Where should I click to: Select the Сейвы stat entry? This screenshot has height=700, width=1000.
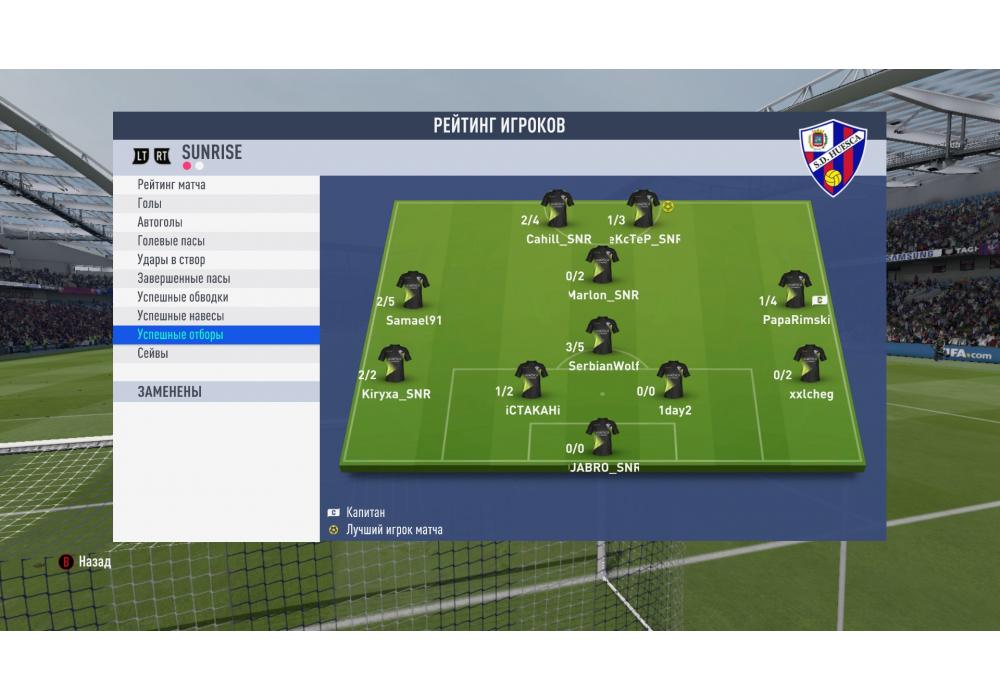(215, 354)
